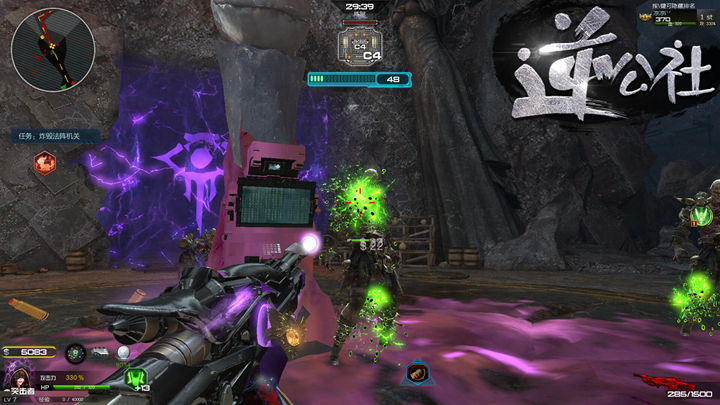Click the hooded character portrait
Image resolution: width=720 pixels, height=405 pixels.
pyautogui.click(x=16, y=376)
